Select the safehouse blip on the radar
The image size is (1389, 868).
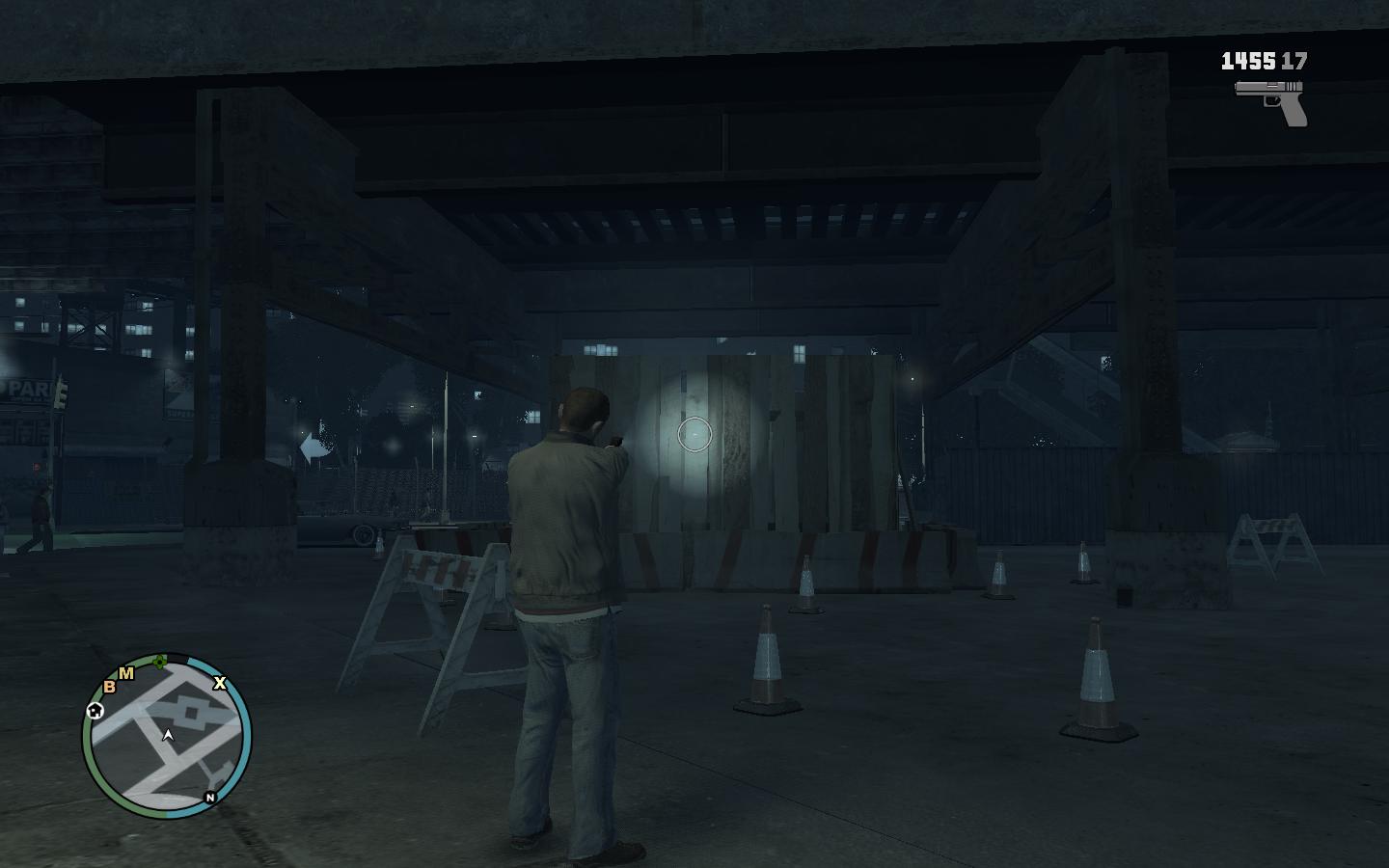(x=95, y=711)
